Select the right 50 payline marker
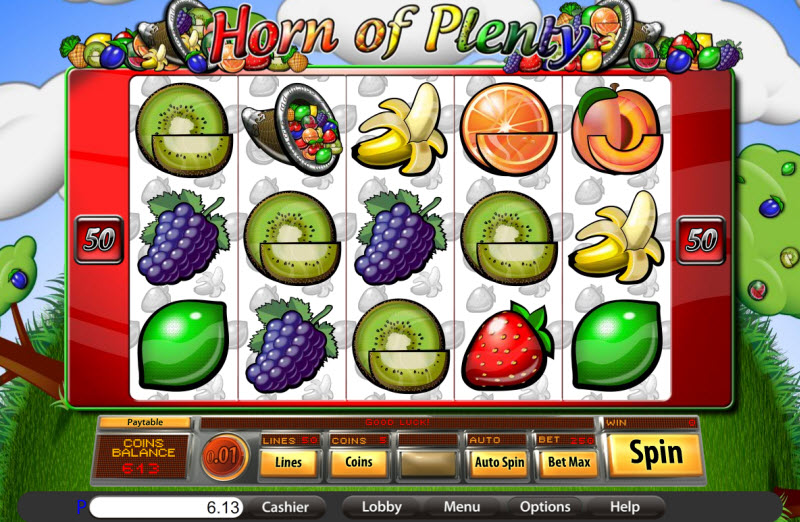Image resolution: width=800 pixels, height=522 pixels. (701, 240)
